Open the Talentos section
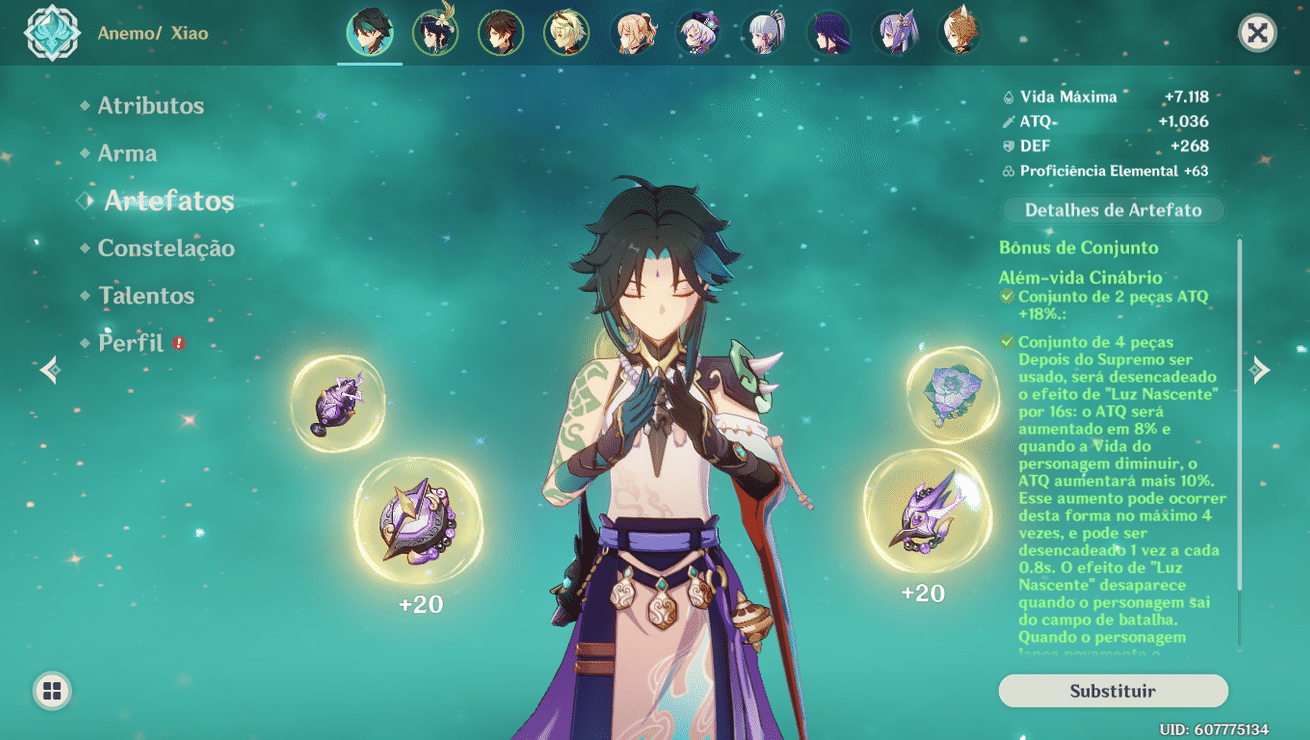 (x=146, y=296)
